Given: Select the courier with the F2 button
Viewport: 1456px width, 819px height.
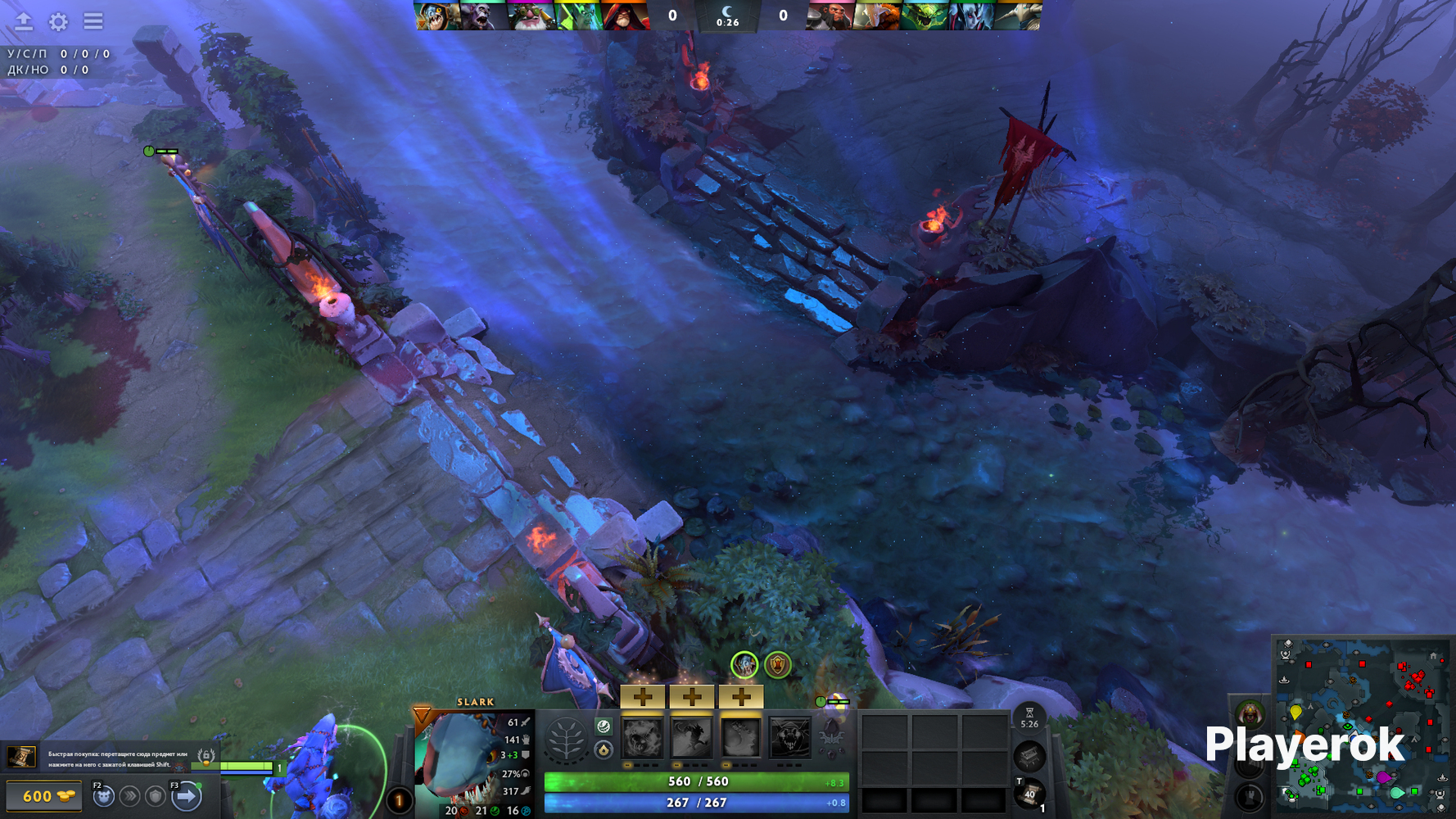Looking at the screenshot, I should pos(103,795).
